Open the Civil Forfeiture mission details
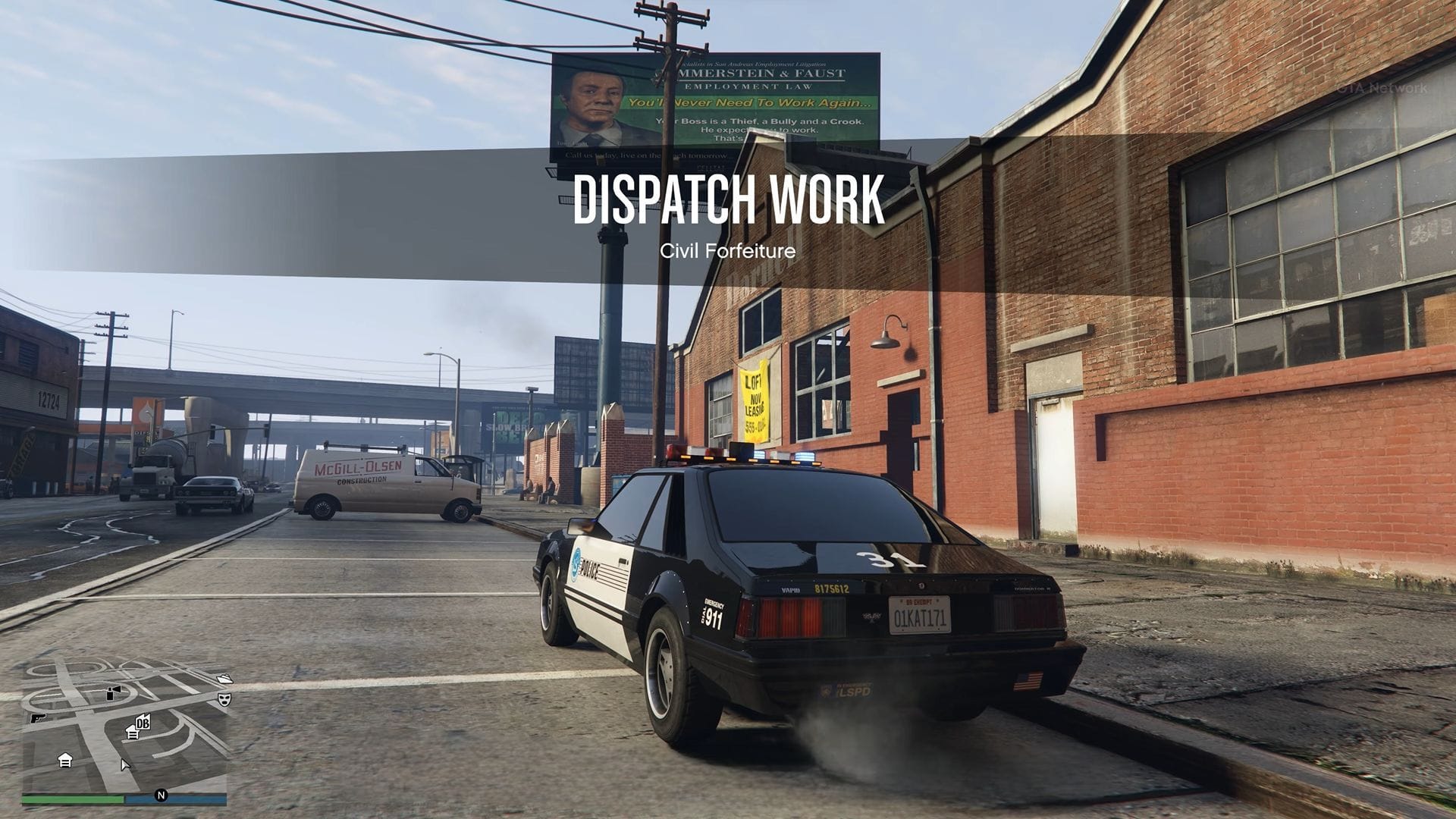Image resolution: width=1456 pixels, height=819 pixels. 728,250
